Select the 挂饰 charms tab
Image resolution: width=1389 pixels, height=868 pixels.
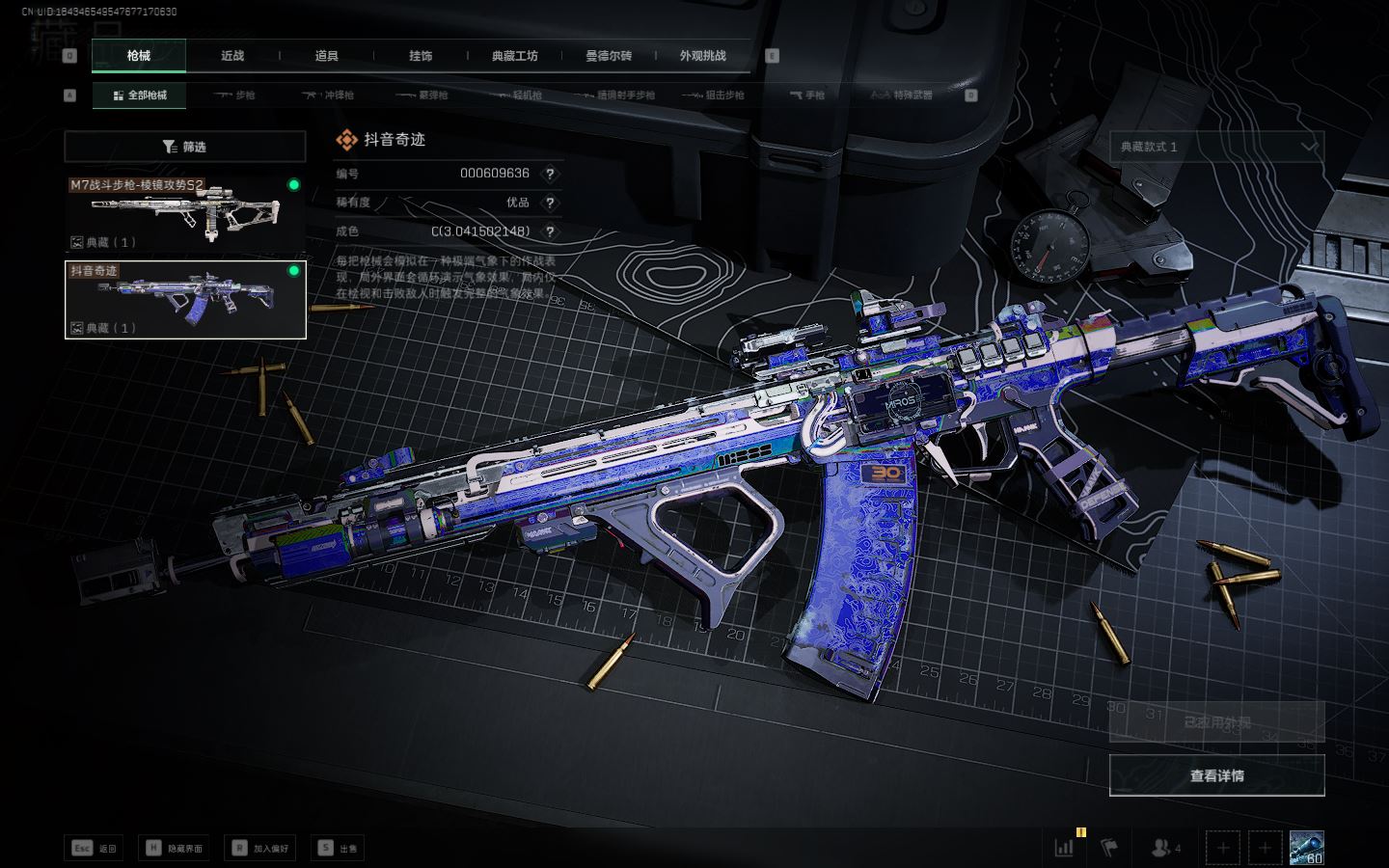point(421,56)
